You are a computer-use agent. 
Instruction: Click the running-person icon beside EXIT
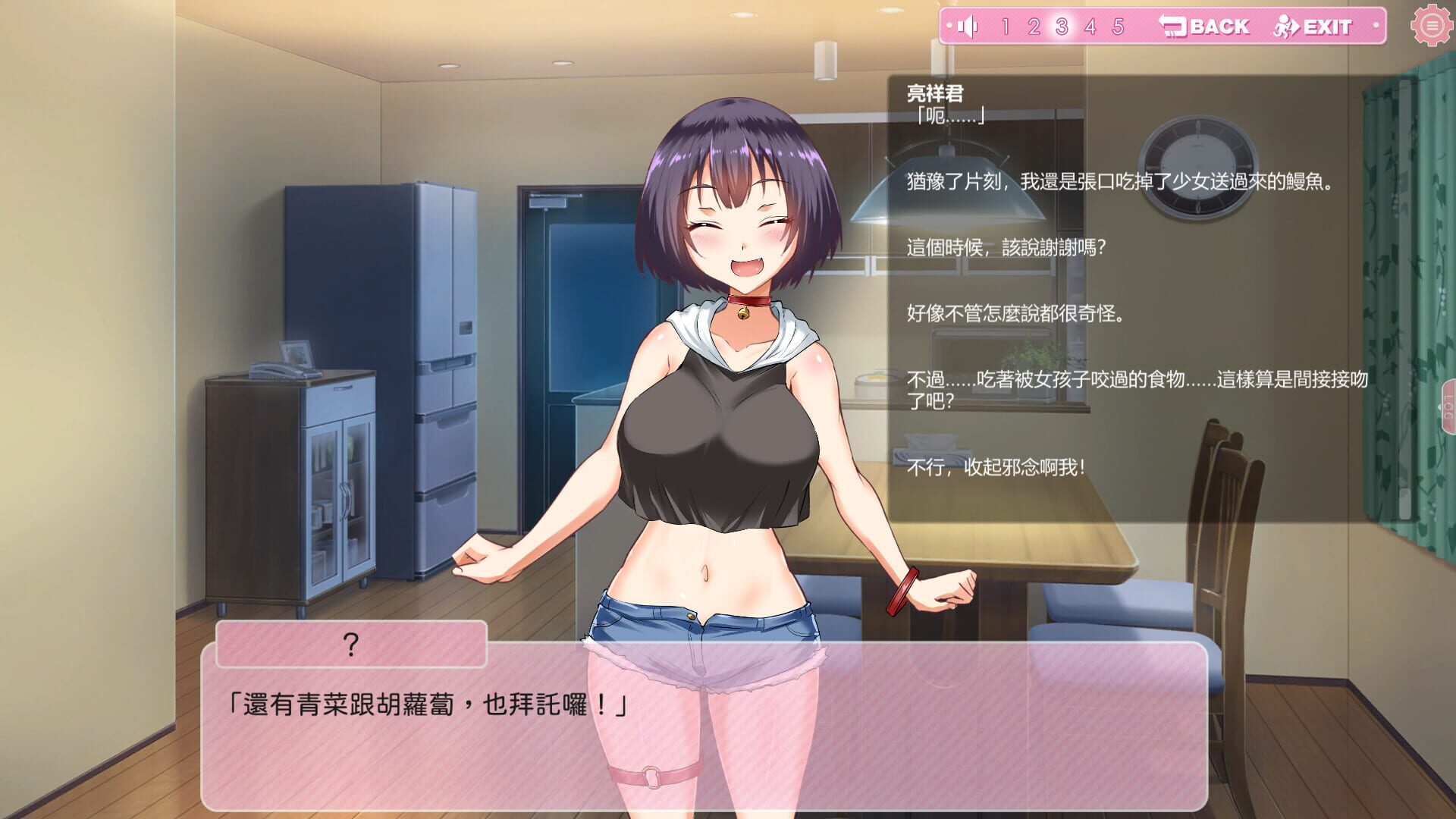pyautogui.click(x=1285, y=27)
